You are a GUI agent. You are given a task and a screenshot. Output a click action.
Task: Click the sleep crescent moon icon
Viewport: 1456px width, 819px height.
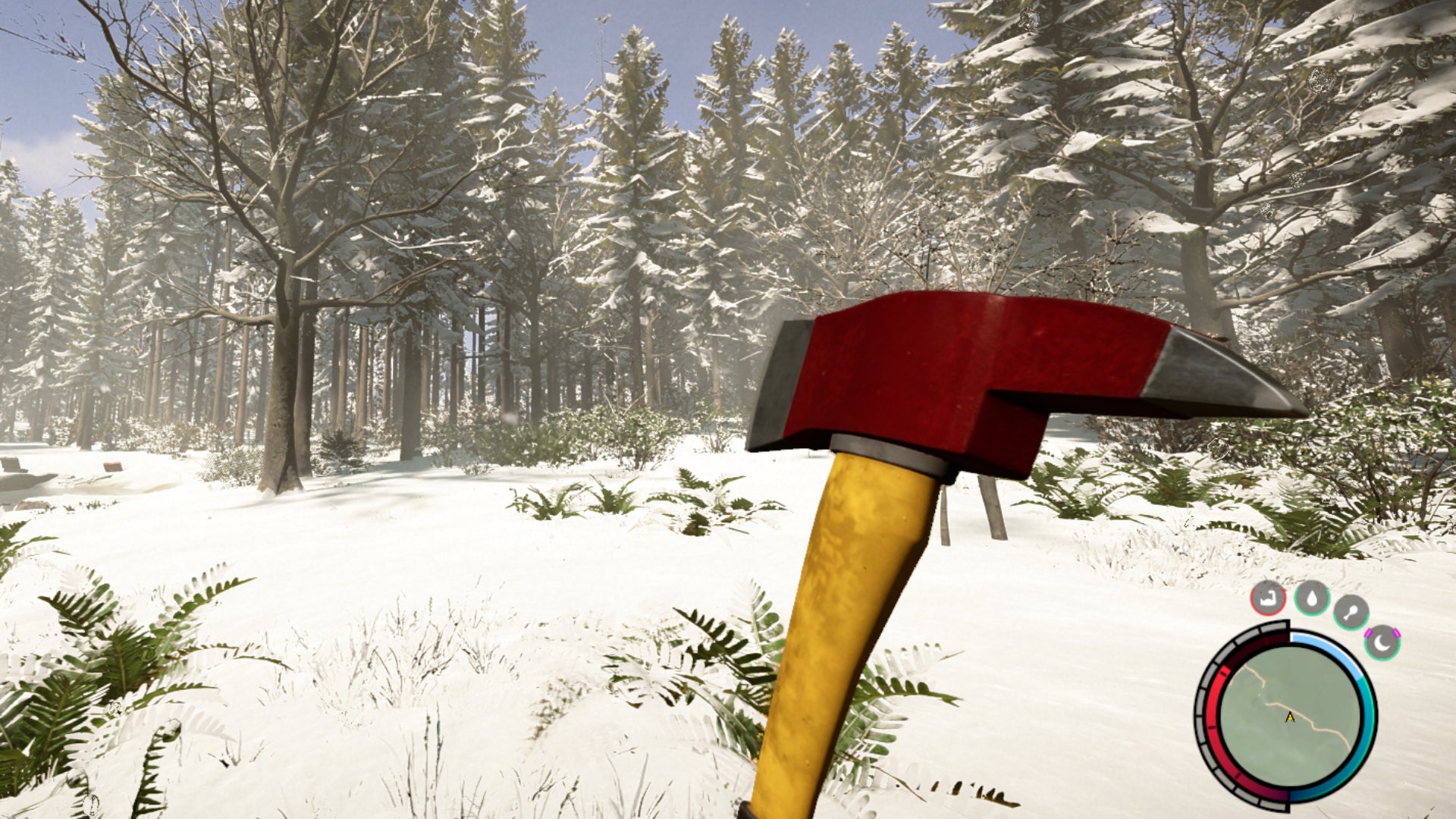coord(1382,644)
